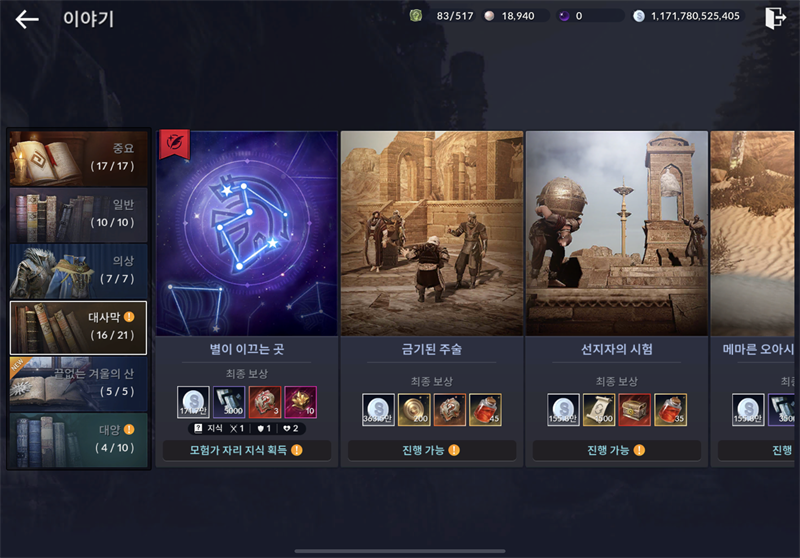Screen dimensions: 800x558
Task: Inspect the red potion reward of 선지자의 시험
Action: pyautogui.click(x=670, y=410)
